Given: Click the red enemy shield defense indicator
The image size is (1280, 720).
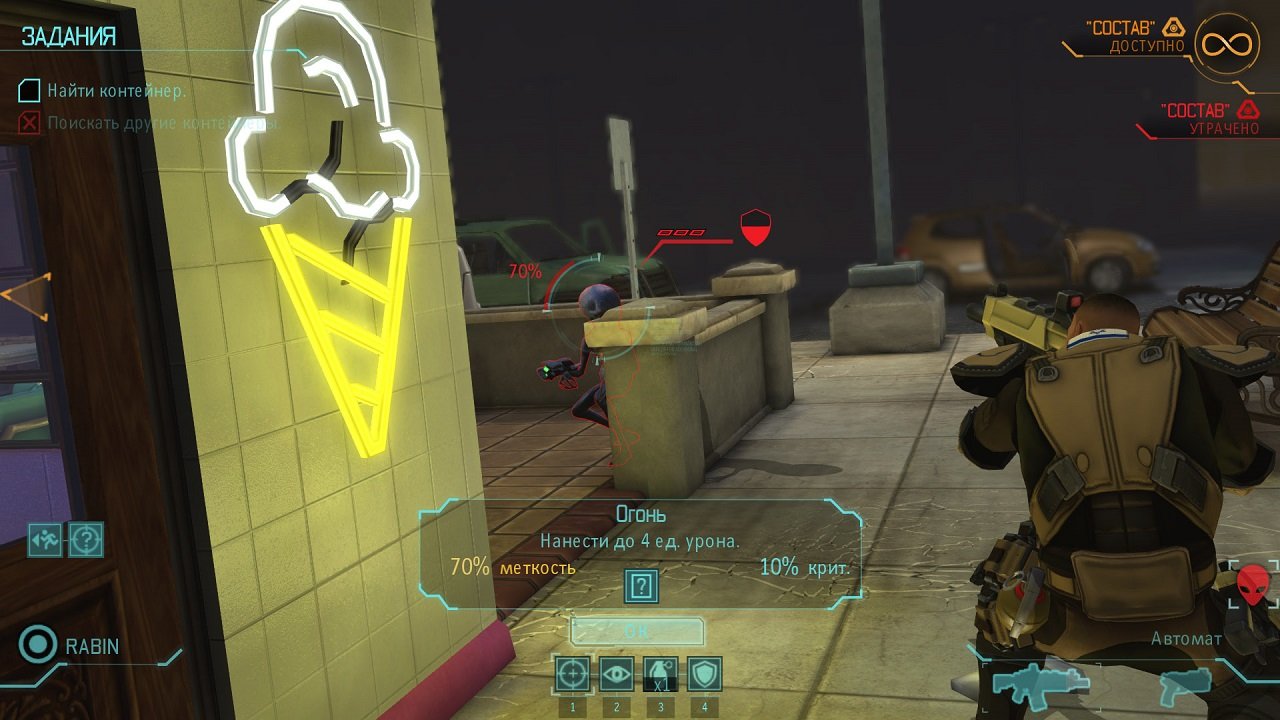Looking at the screenshot, I should click(x=756, y=228).
